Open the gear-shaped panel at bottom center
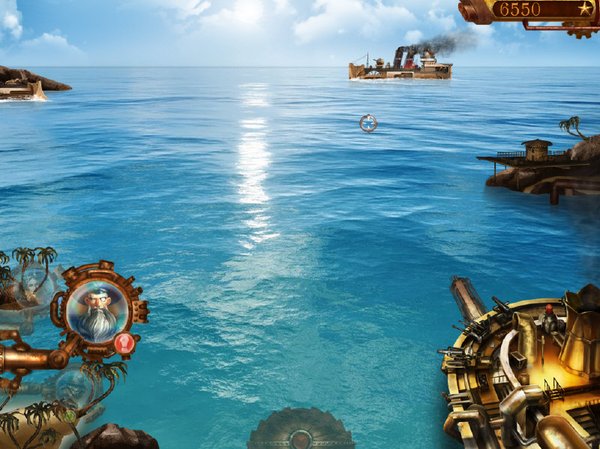Screen dimensions: 600x449 coord(300,431)
